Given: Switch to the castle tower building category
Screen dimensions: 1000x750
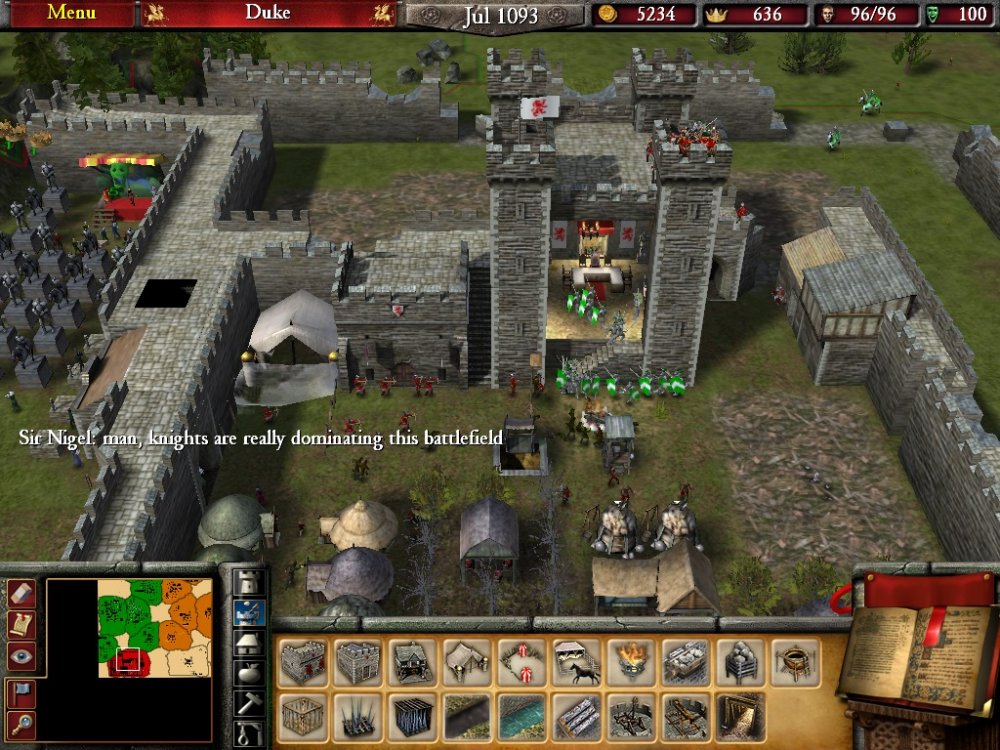Looking at the screenshot, I should click(x=248, y=582).
